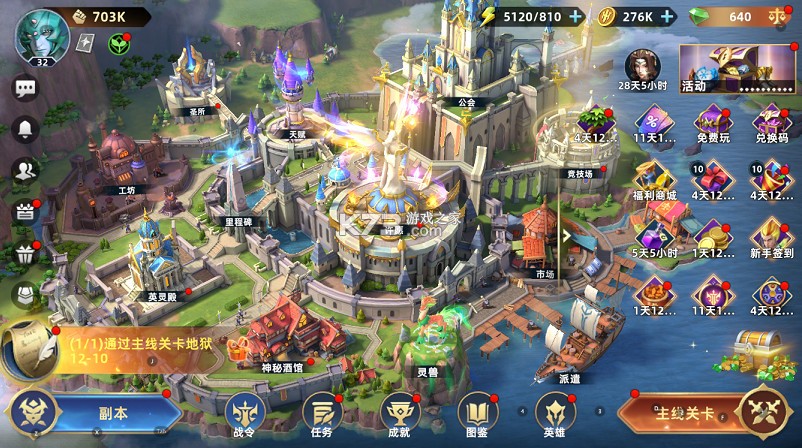802x448 pixels.
Task: Add gold coins with plus button
Action: pos(667,16)
